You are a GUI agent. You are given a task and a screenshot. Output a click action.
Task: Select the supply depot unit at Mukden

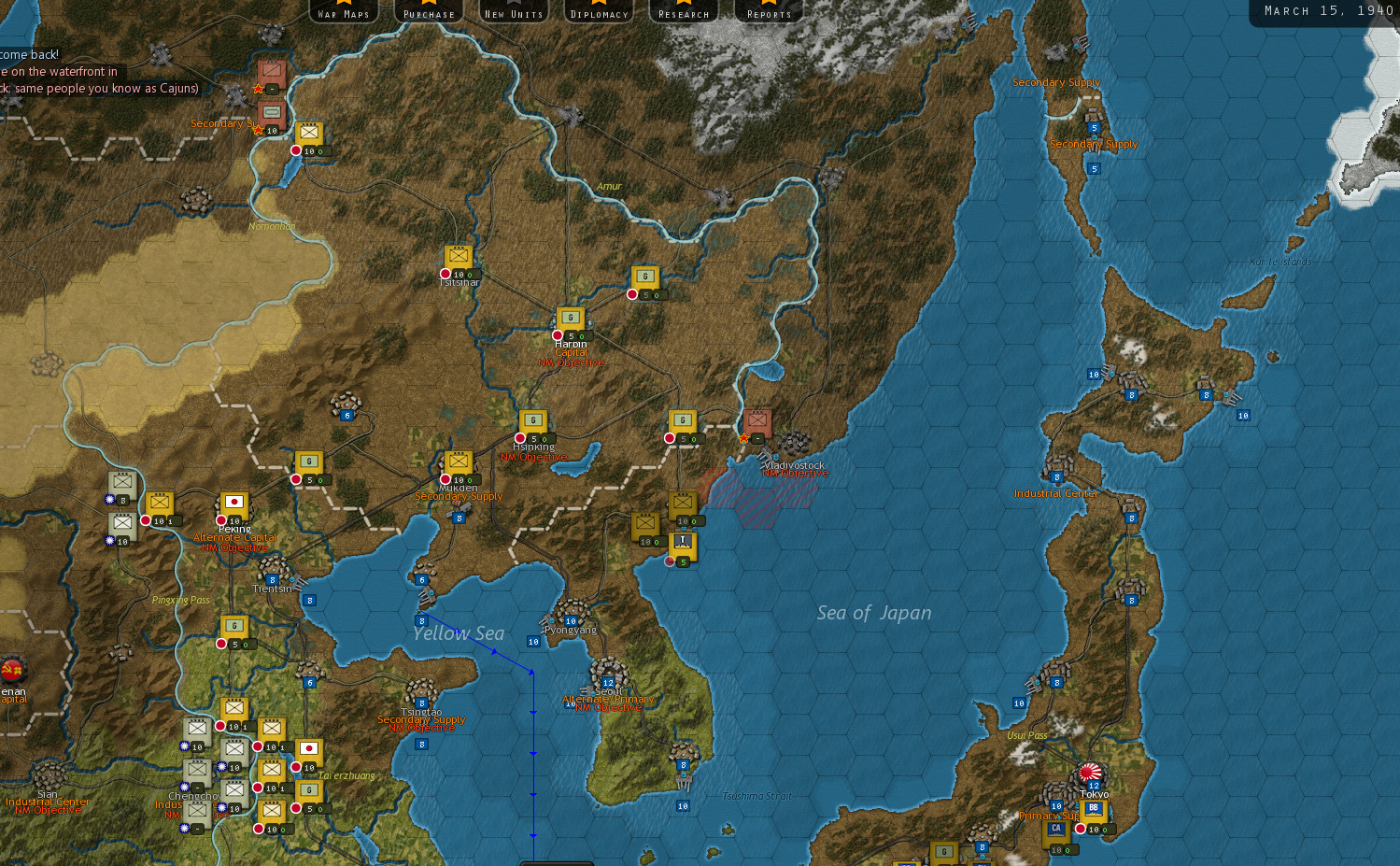[x=459, y=460]
